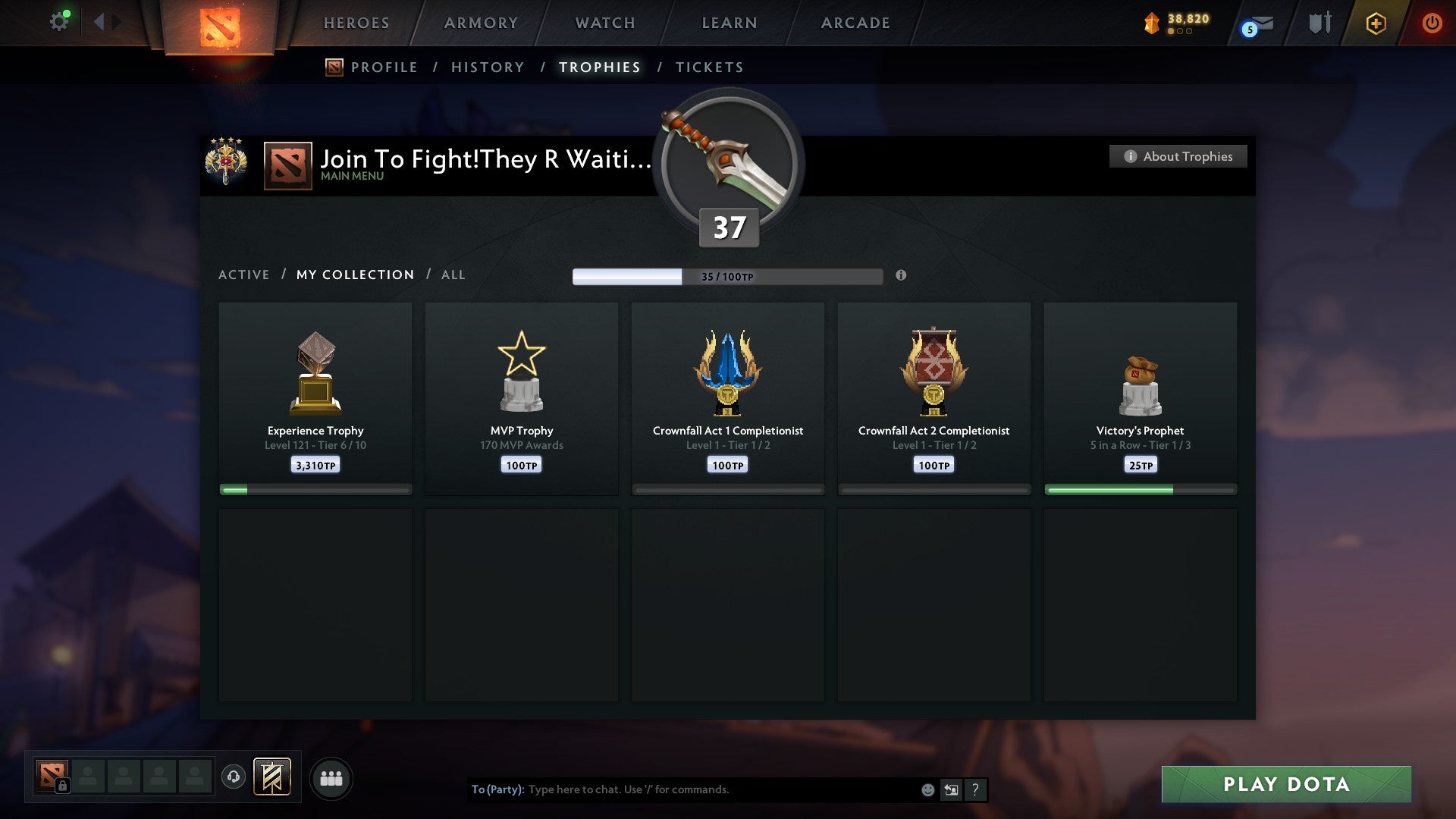Click the armory shield and sword icon

pyautogui.click(x=1319, y=23)
